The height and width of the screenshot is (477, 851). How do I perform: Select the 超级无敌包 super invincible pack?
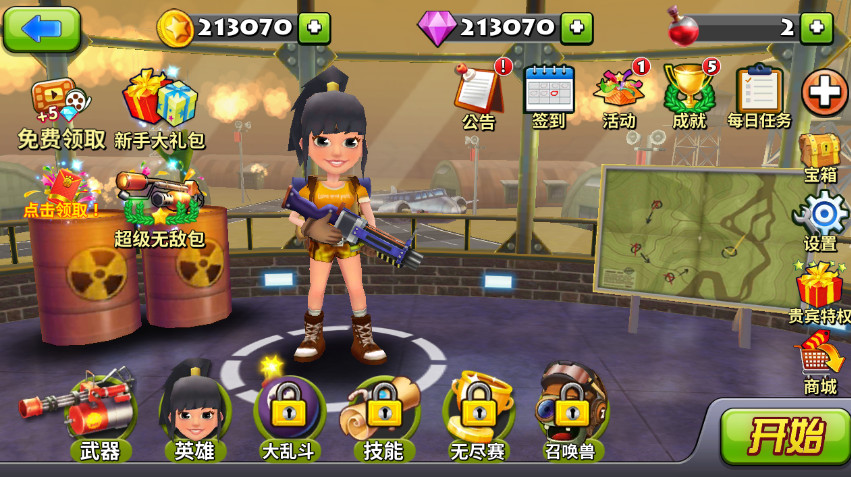[x=158, y=207]
